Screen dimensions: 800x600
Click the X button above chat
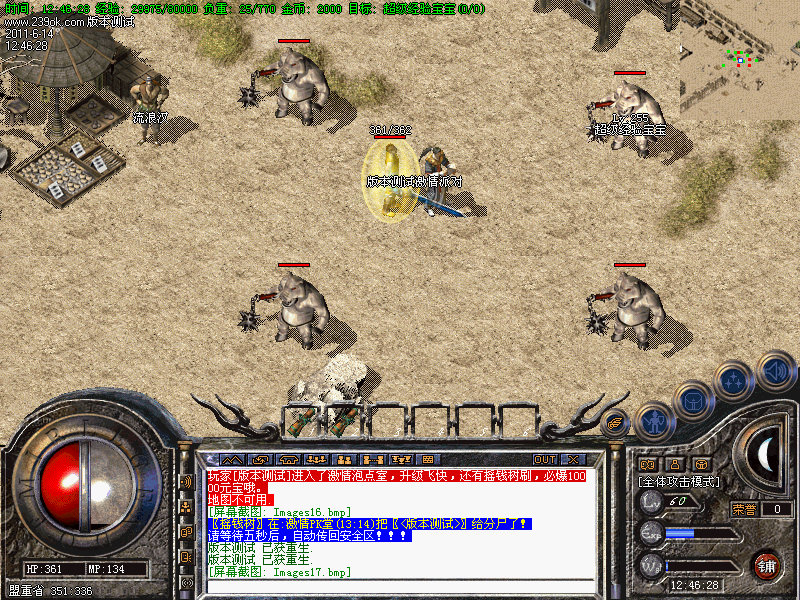(573, 459)
